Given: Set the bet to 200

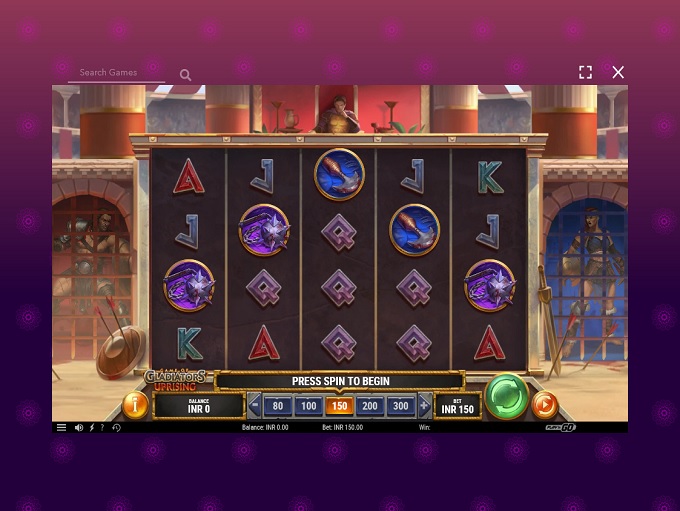Looking at the screenshot, I should [x=370, y=406].
